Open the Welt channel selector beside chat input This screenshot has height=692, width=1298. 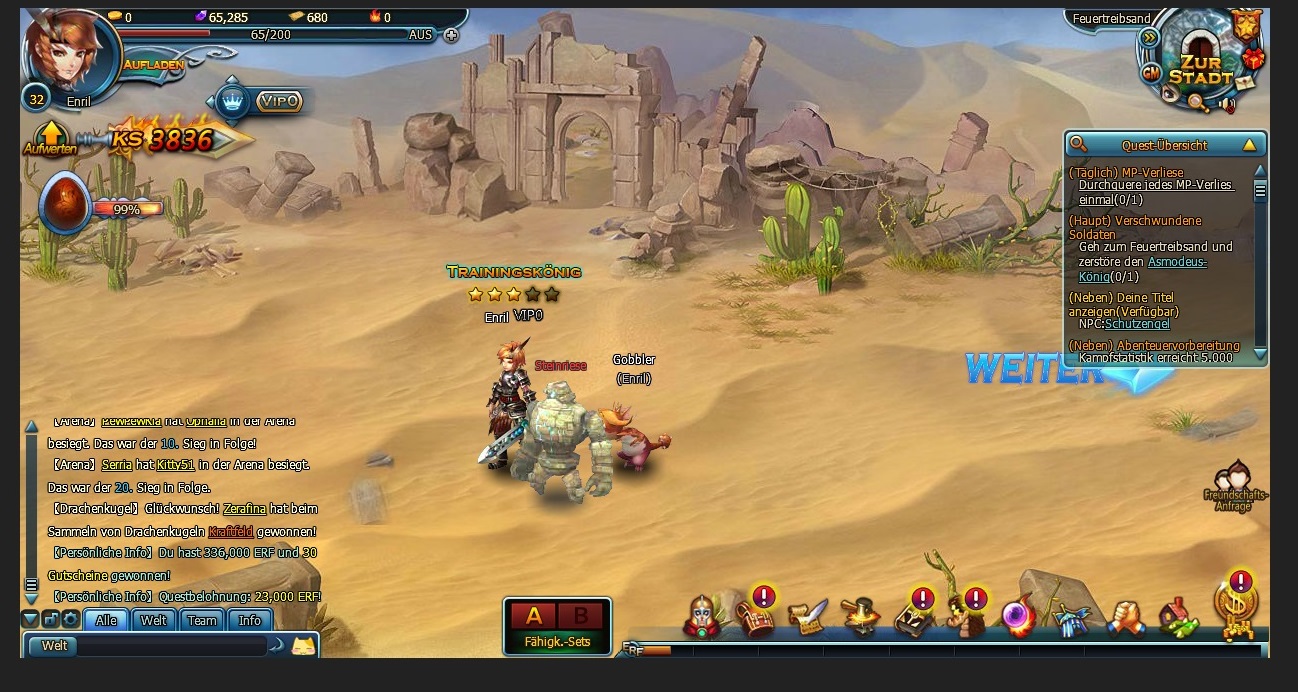pyautogui.click(x=54, y=646)
